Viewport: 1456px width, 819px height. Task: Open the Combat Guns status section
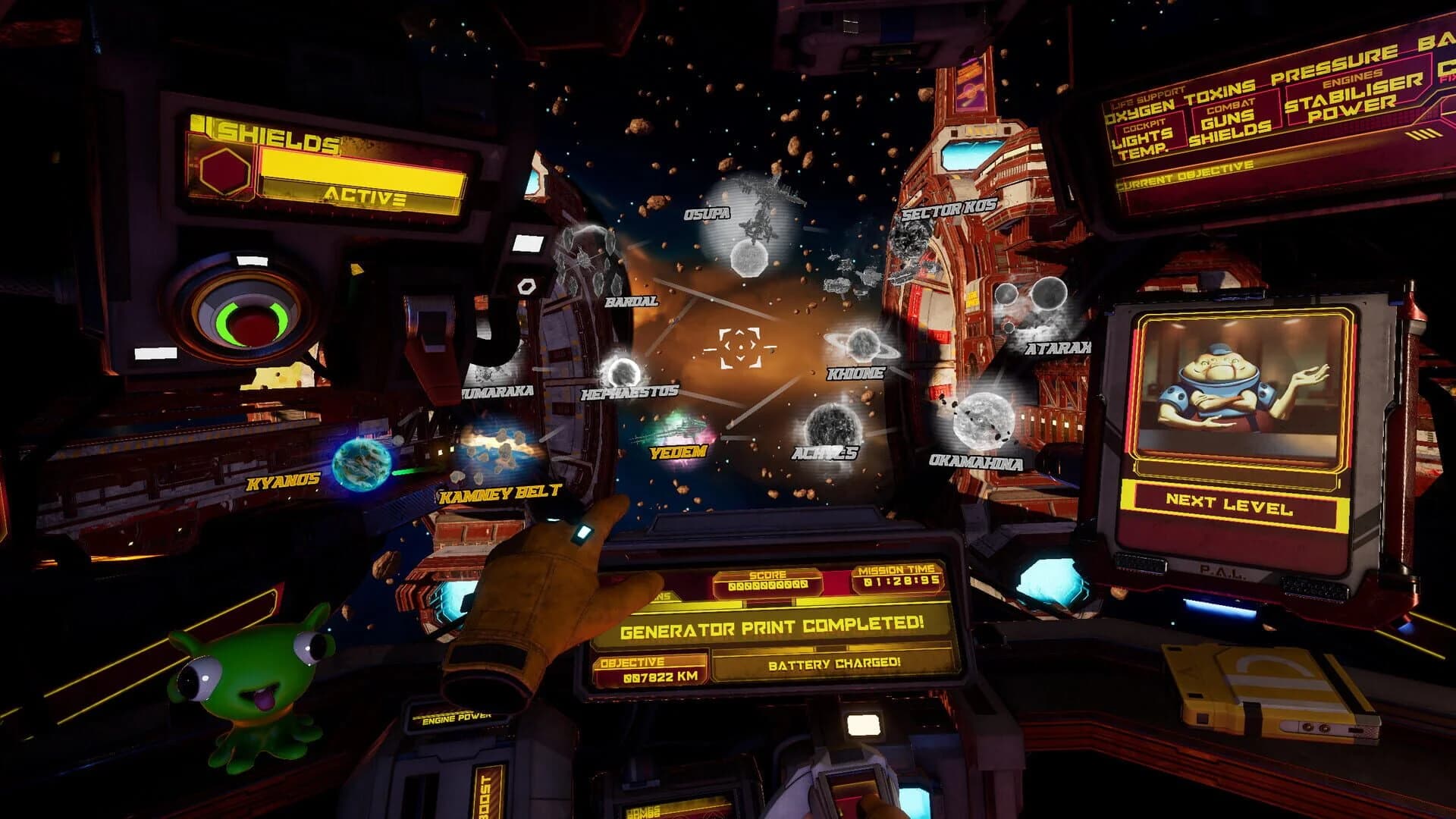(x=1230, y=121)
